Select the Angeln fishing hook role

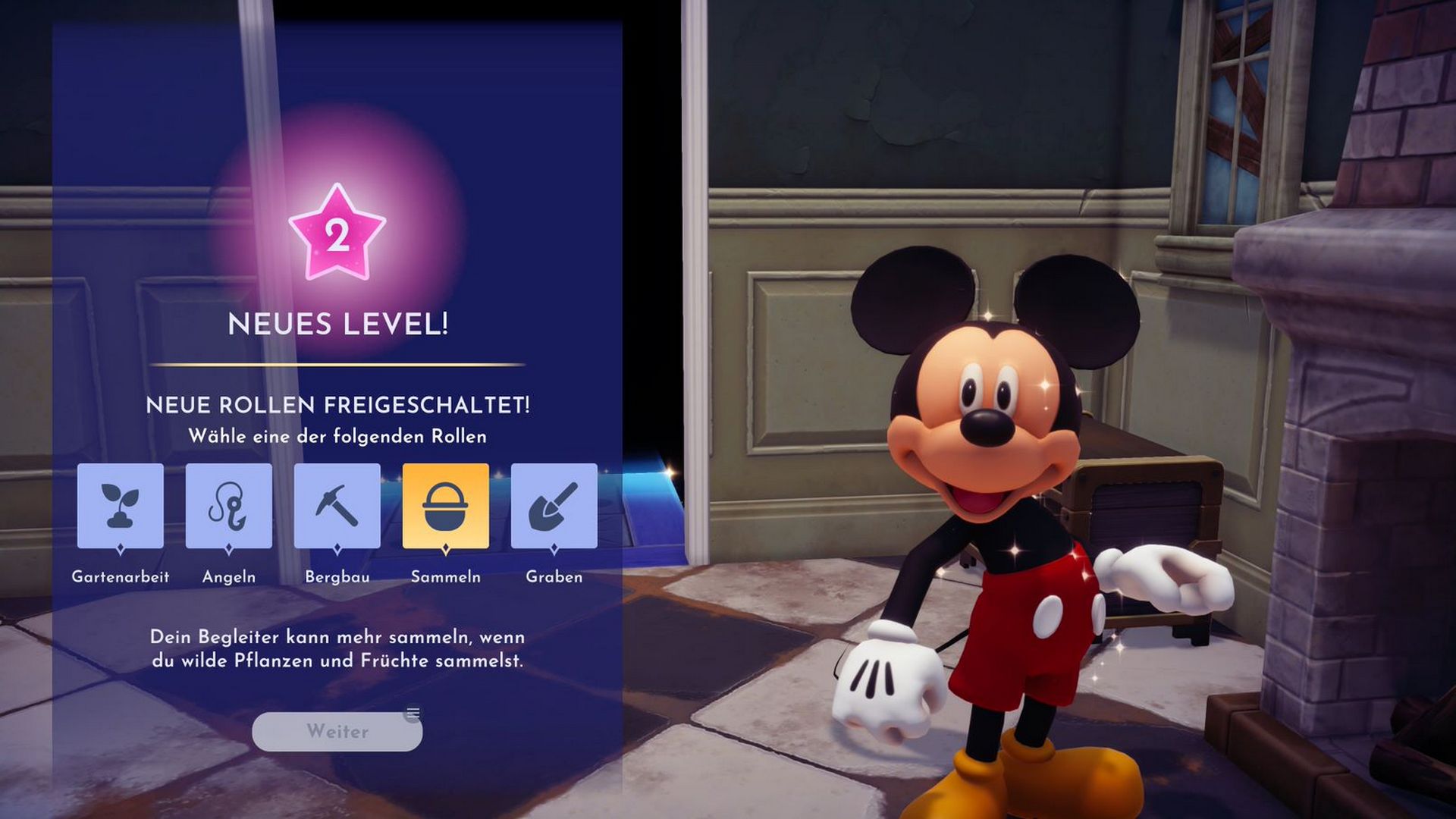[x=228, y=506]
